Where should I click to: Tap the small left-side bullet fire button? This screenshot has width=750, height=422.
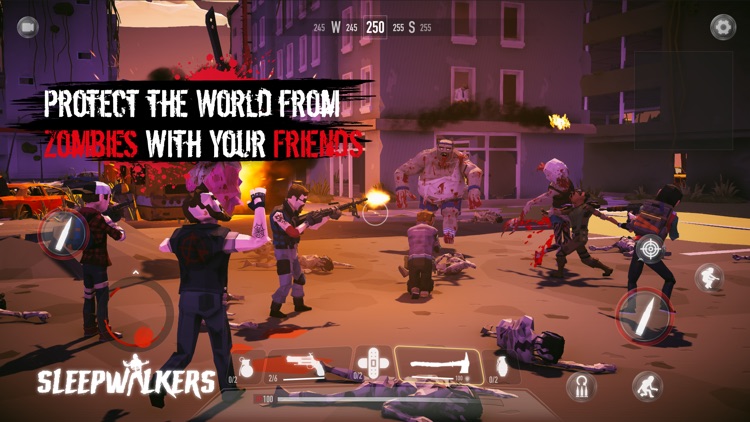coord(63,233)
